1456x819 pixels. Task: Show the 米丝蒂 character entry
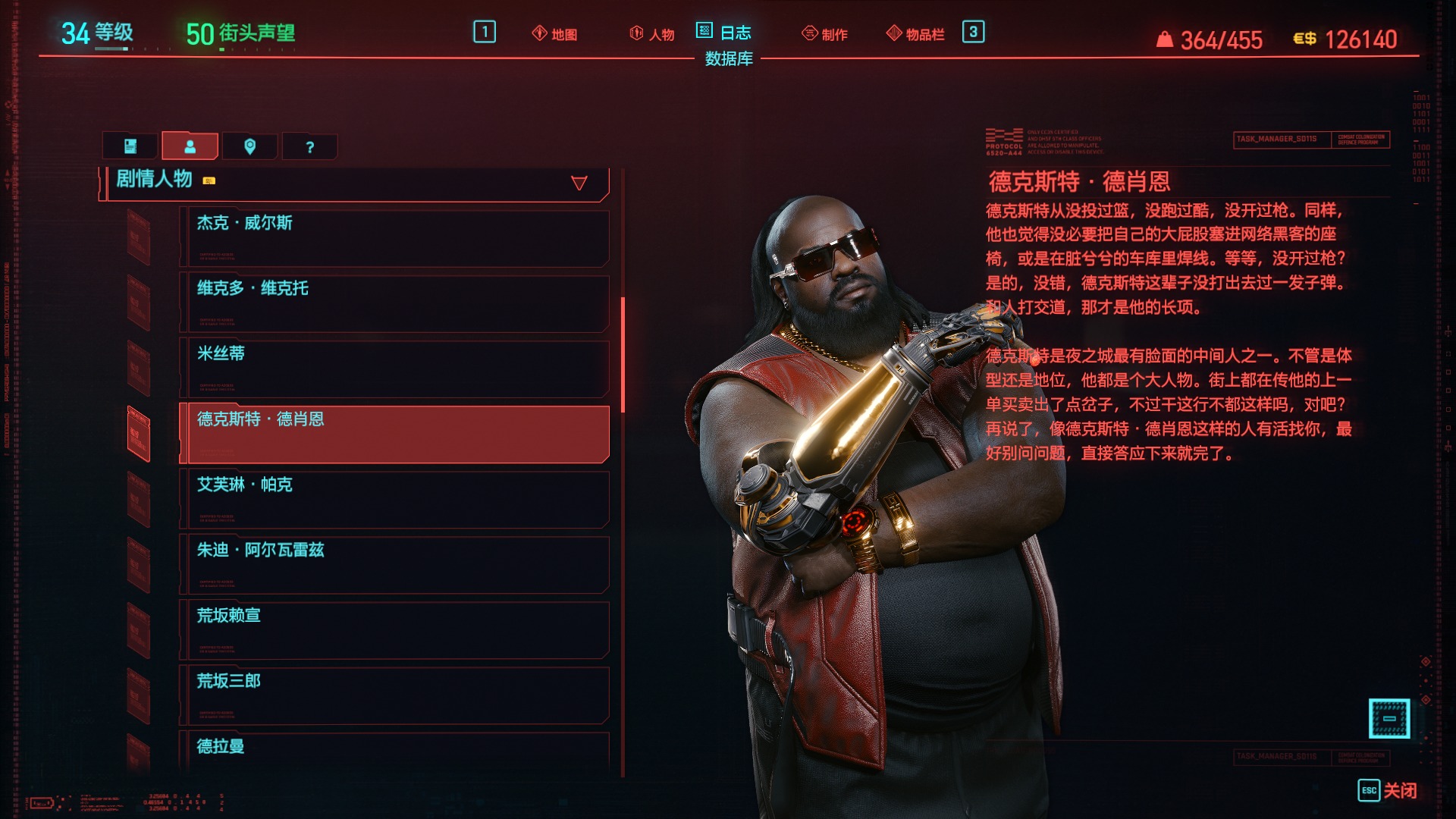pyautogui.click(x=394, y=369)
